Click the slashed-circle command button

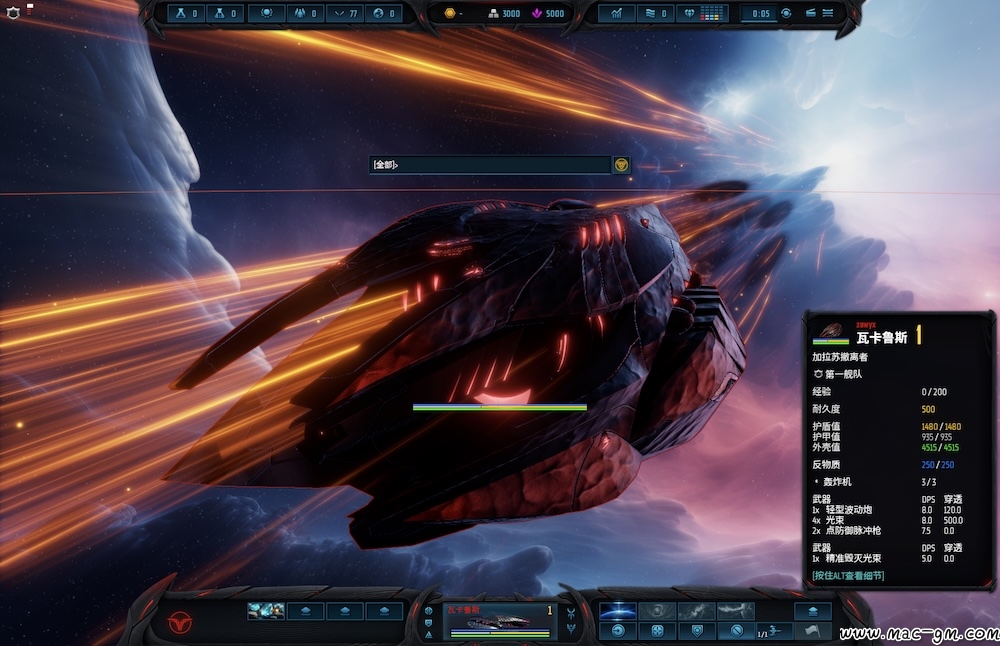(x=735, y=631)
